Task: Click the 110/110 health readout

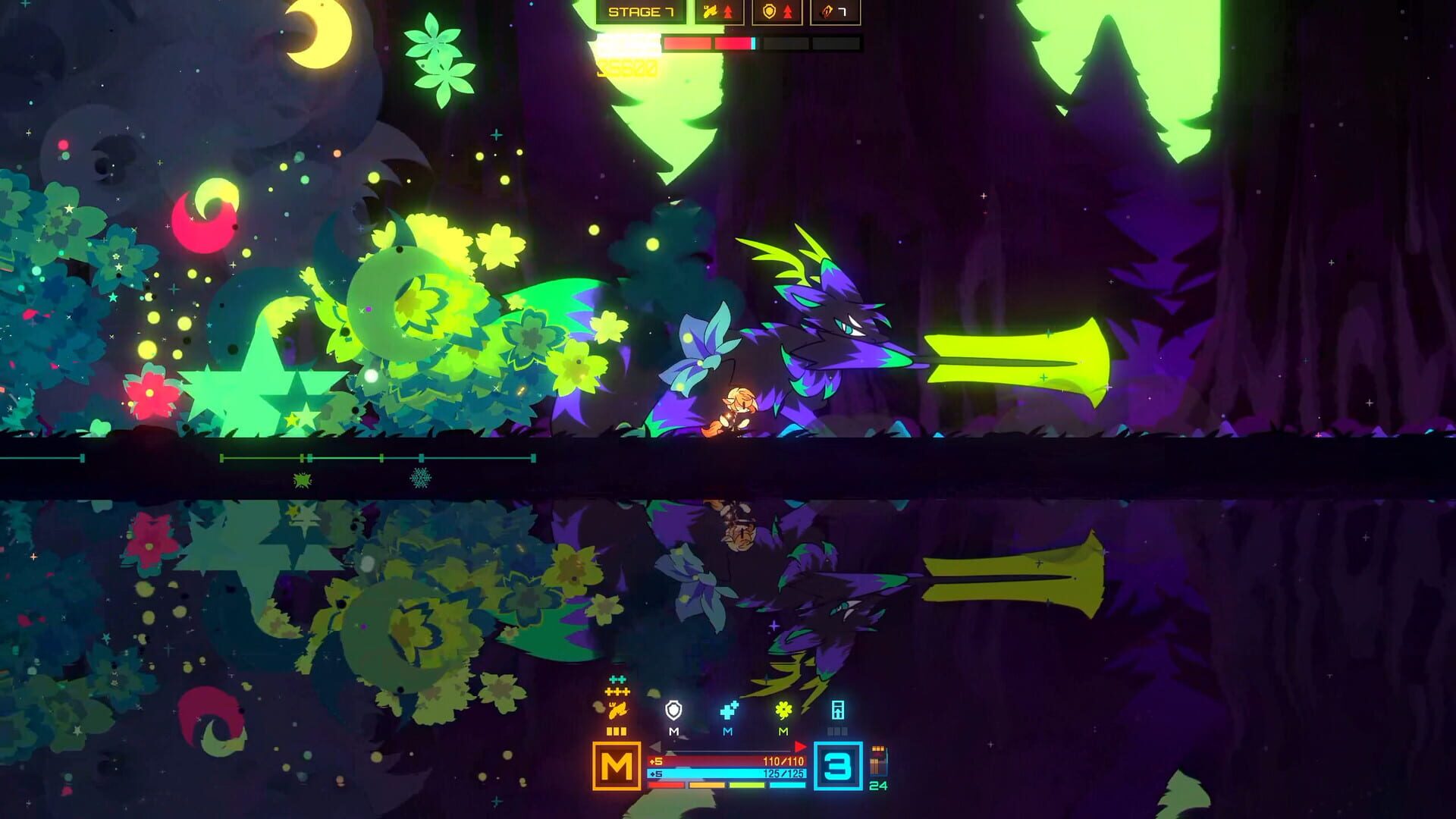Action: click(x=783, y=760)
